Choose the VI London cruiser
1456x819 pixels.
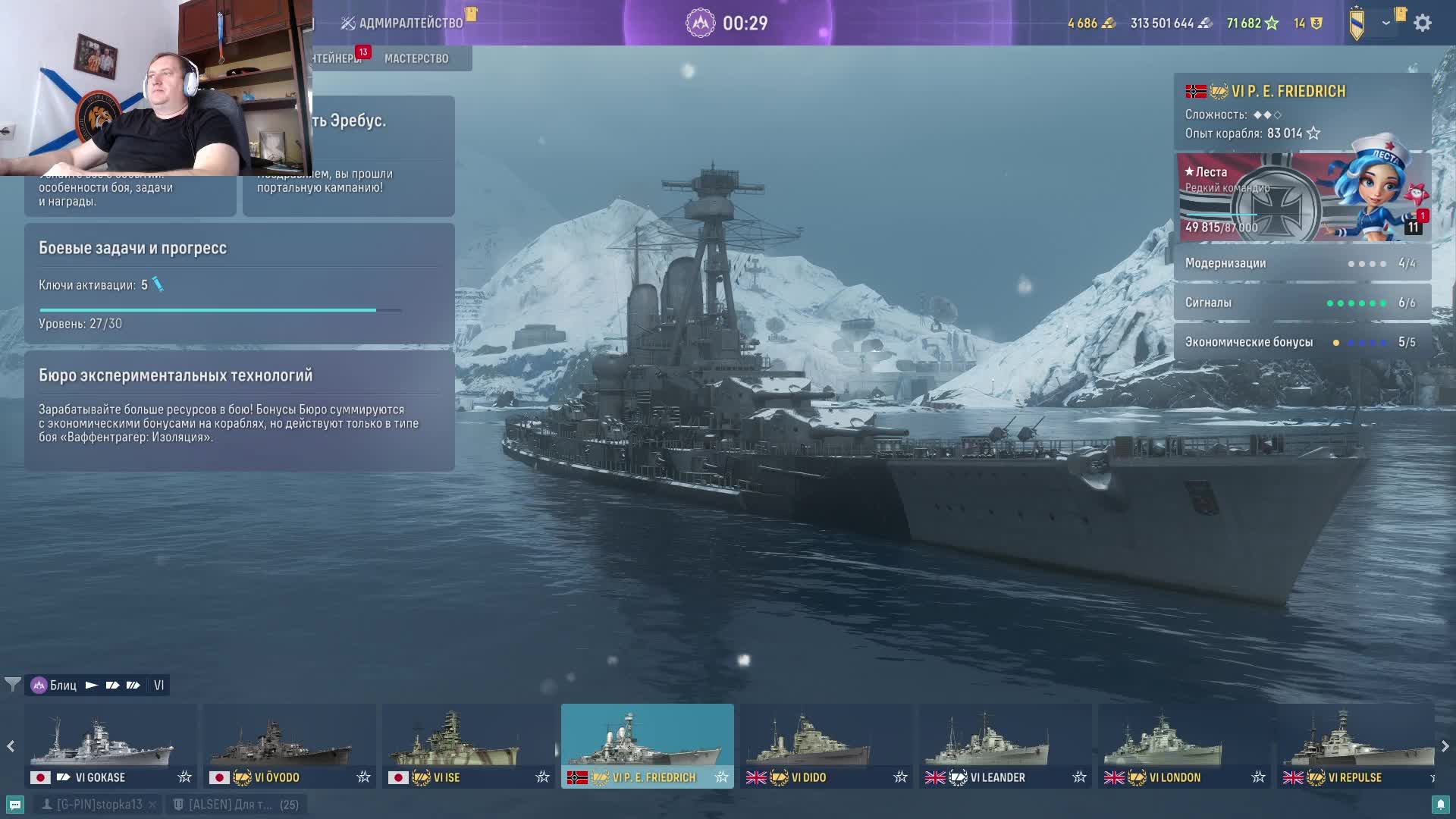(x=1184, y=745)
